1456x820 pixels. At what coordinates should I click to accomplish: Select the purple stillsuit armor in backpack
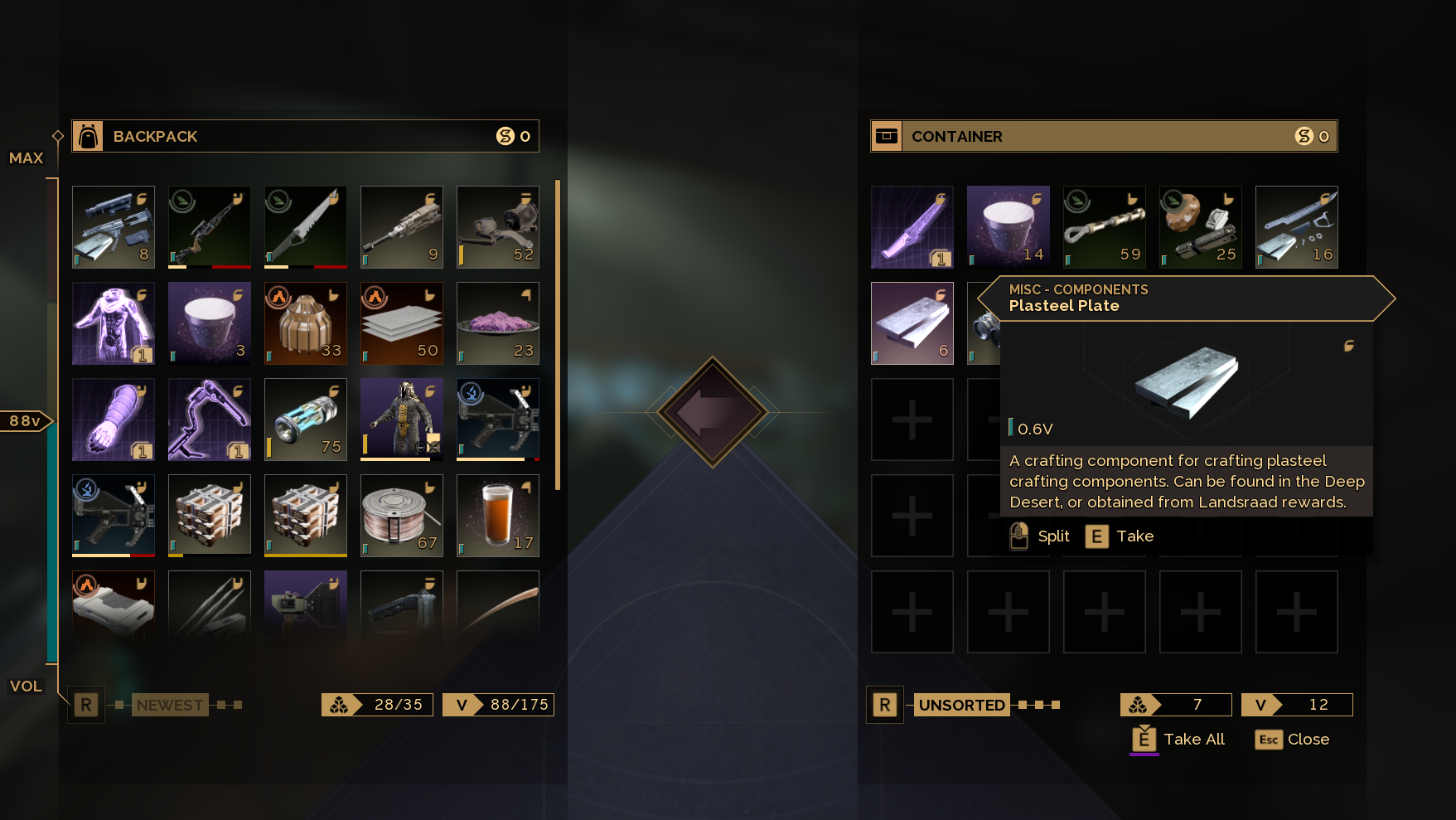[114, 323]
